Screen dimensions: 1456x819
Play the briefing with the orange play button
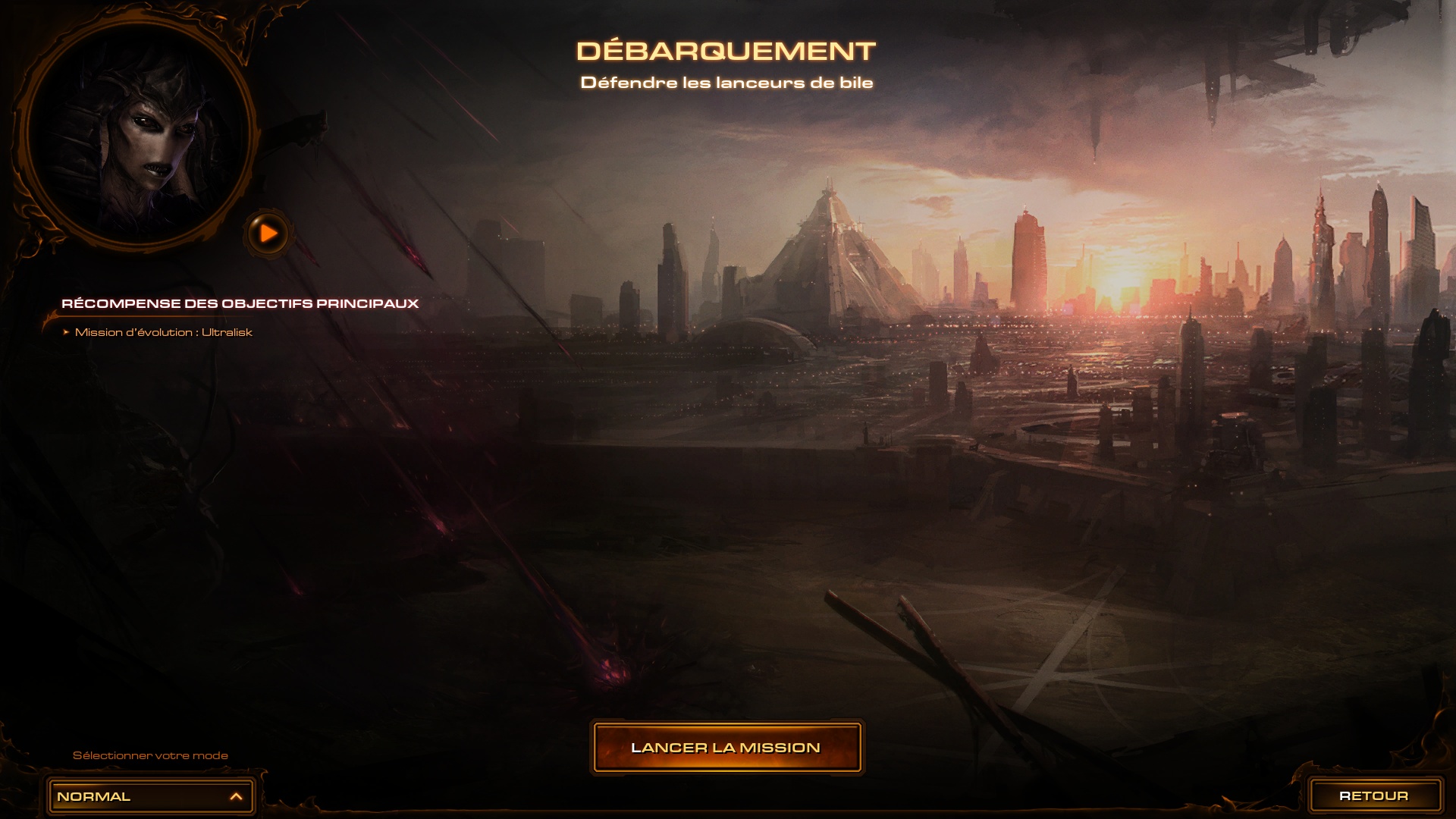(268, 234)
